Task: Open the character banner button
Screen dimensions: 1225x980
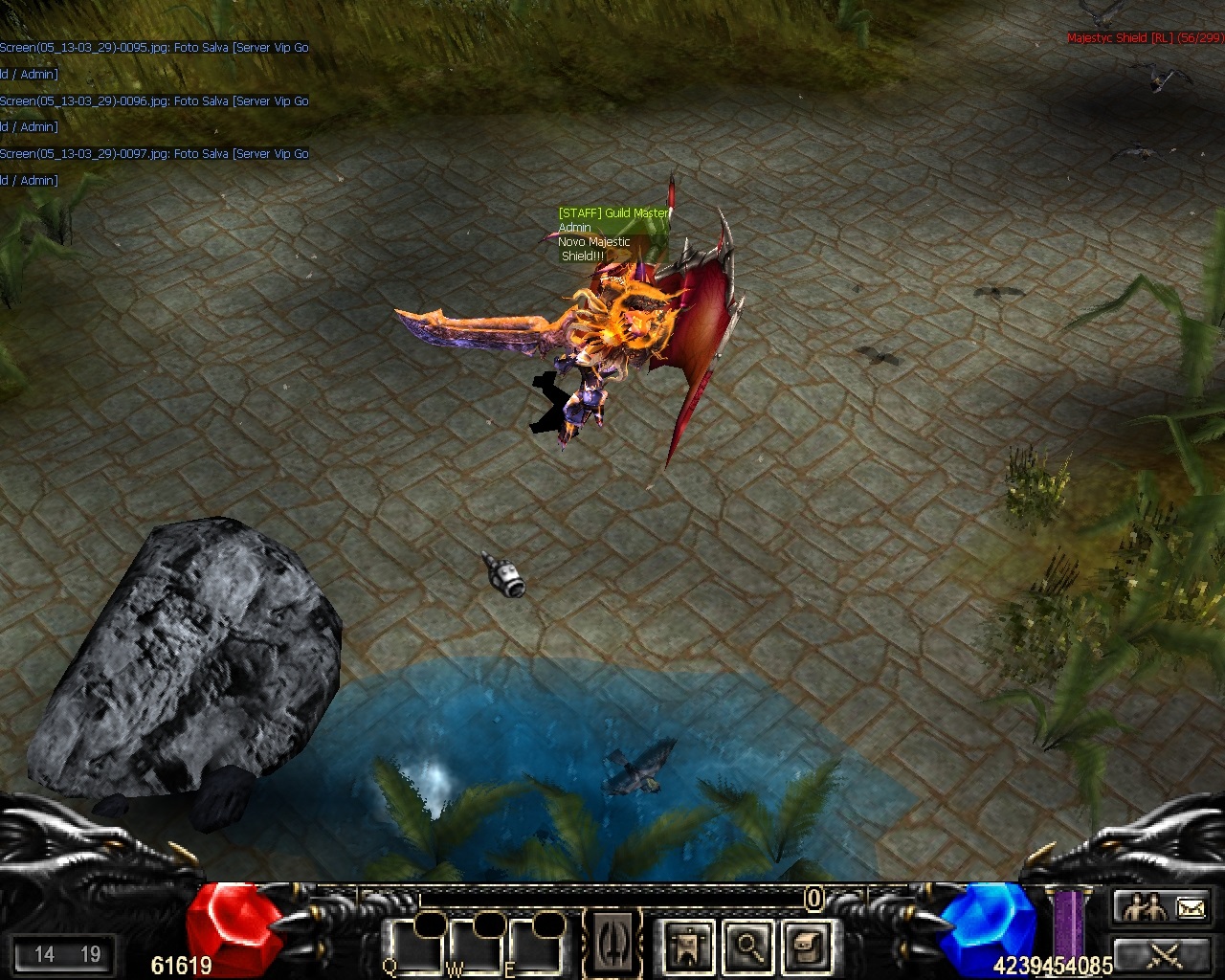Action: (688, 946)
